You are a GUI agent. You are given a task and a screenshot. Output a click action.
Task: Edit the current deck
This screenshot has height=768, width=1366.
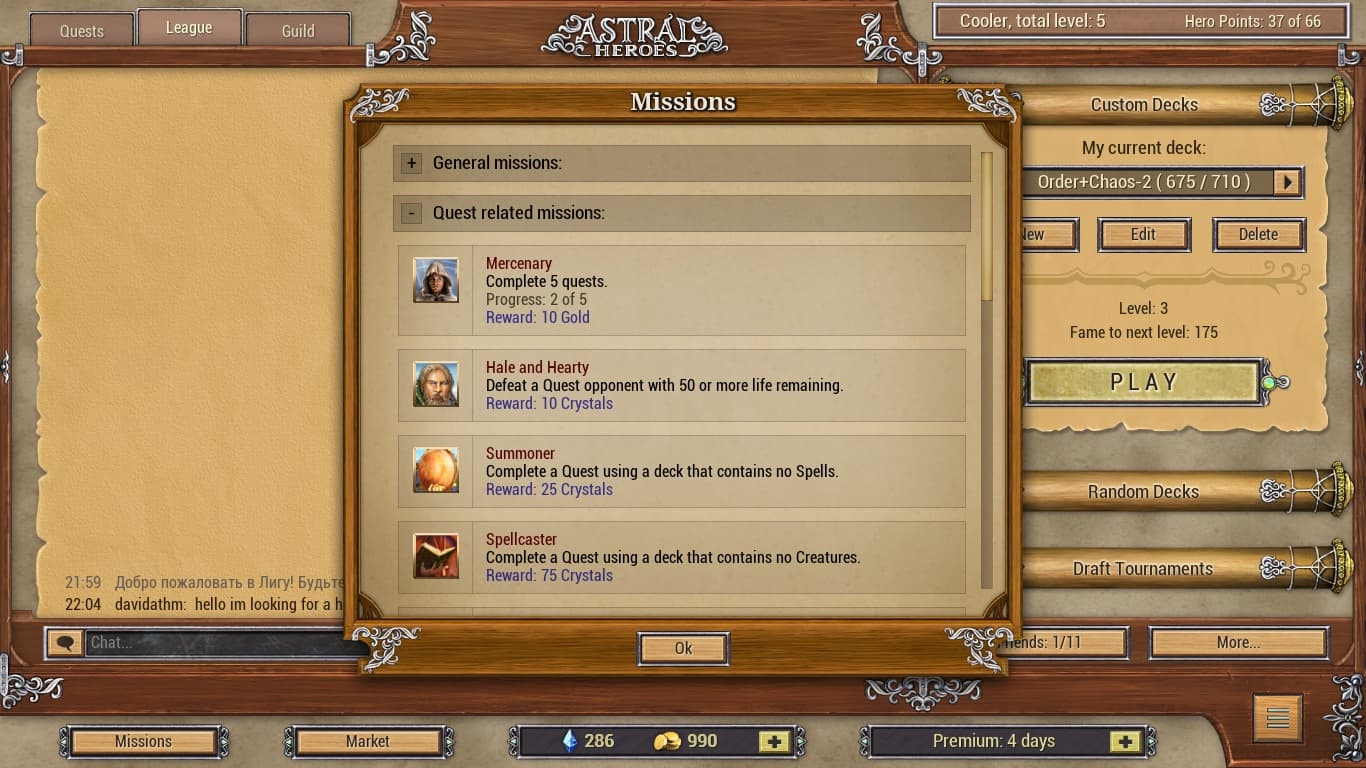[1143, 234]
